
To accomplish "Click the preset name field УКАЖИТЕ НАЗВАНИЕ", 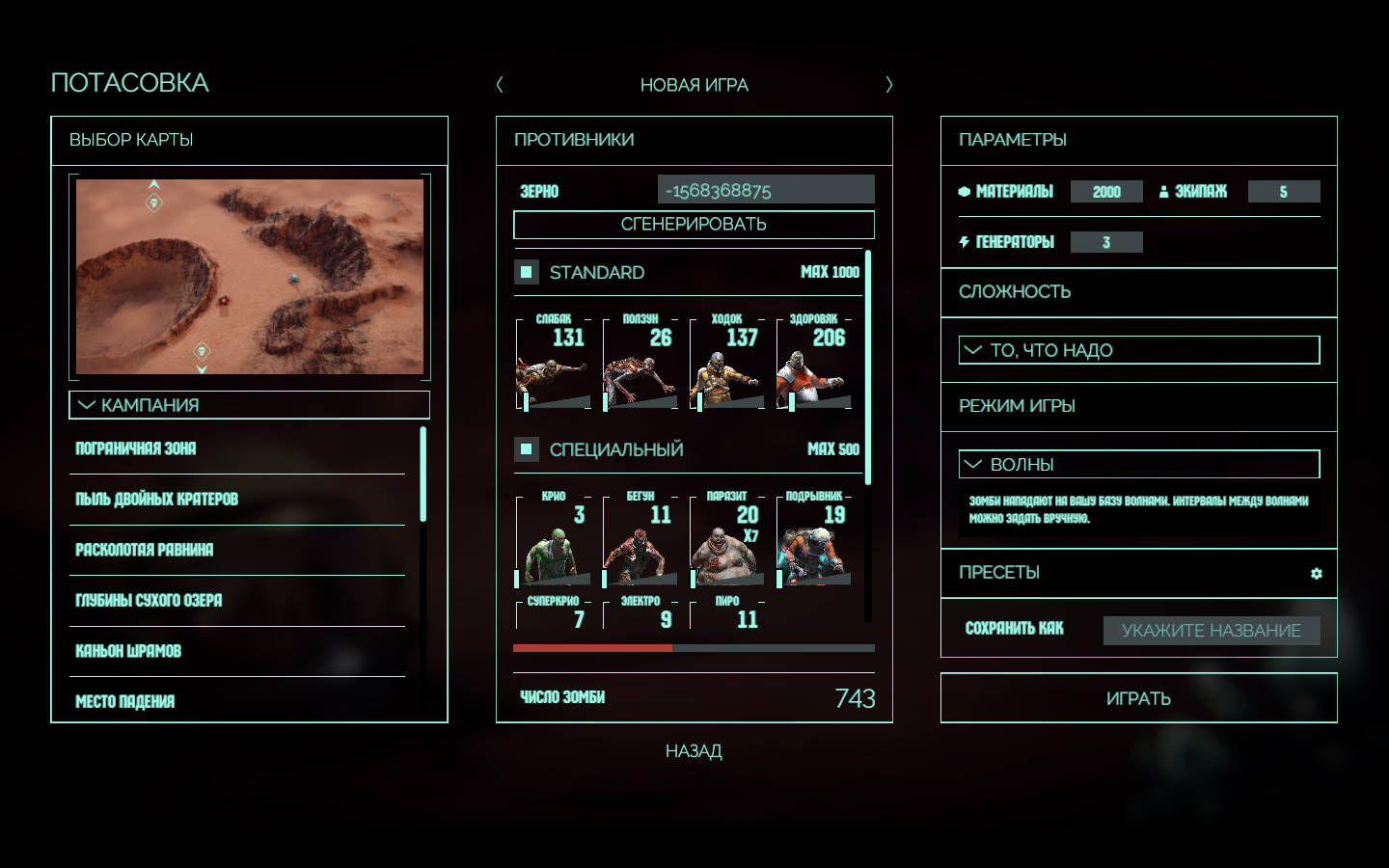I will point(1211,631).
